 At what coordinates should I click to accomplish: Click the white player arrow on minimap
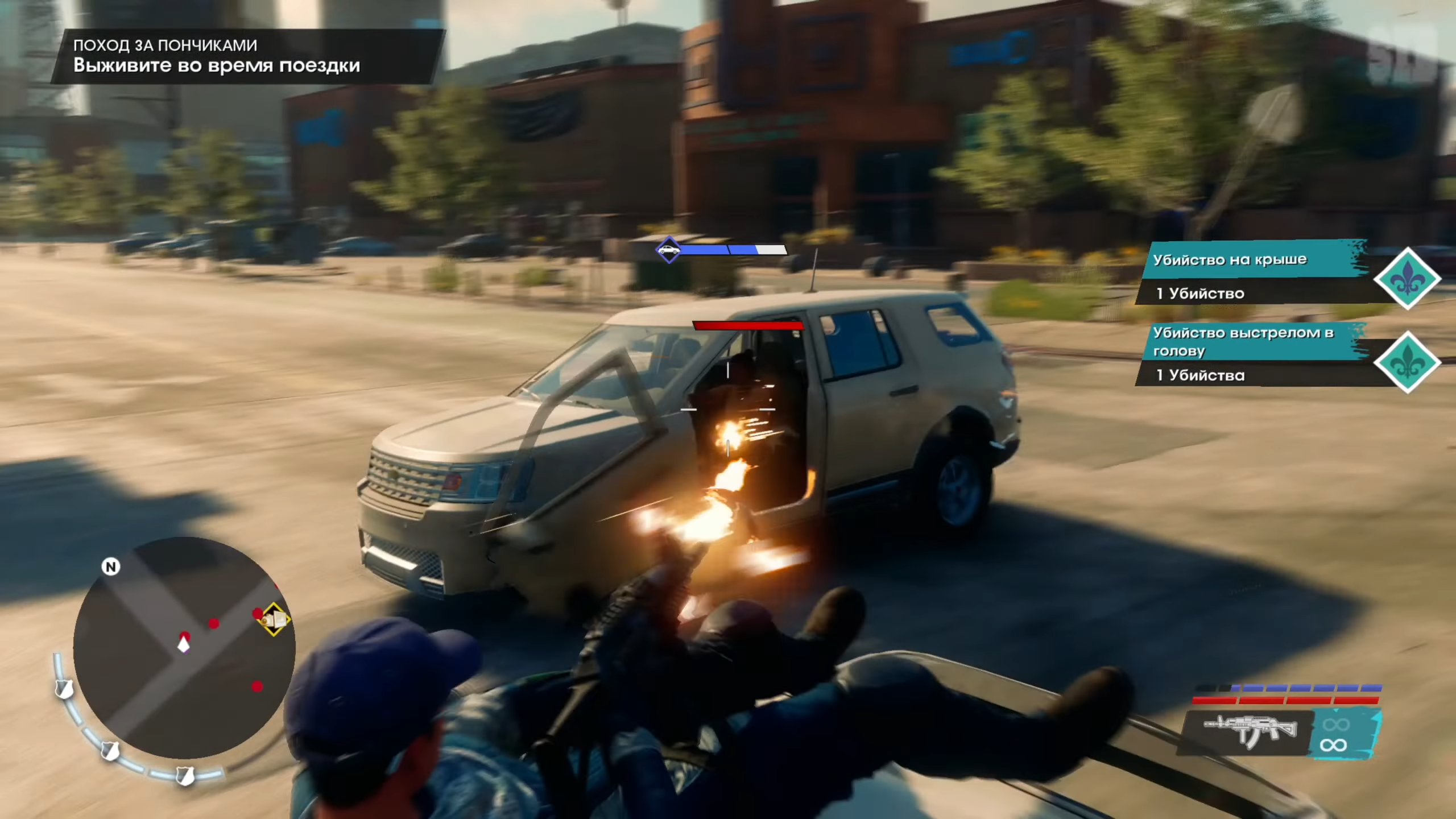183,645
